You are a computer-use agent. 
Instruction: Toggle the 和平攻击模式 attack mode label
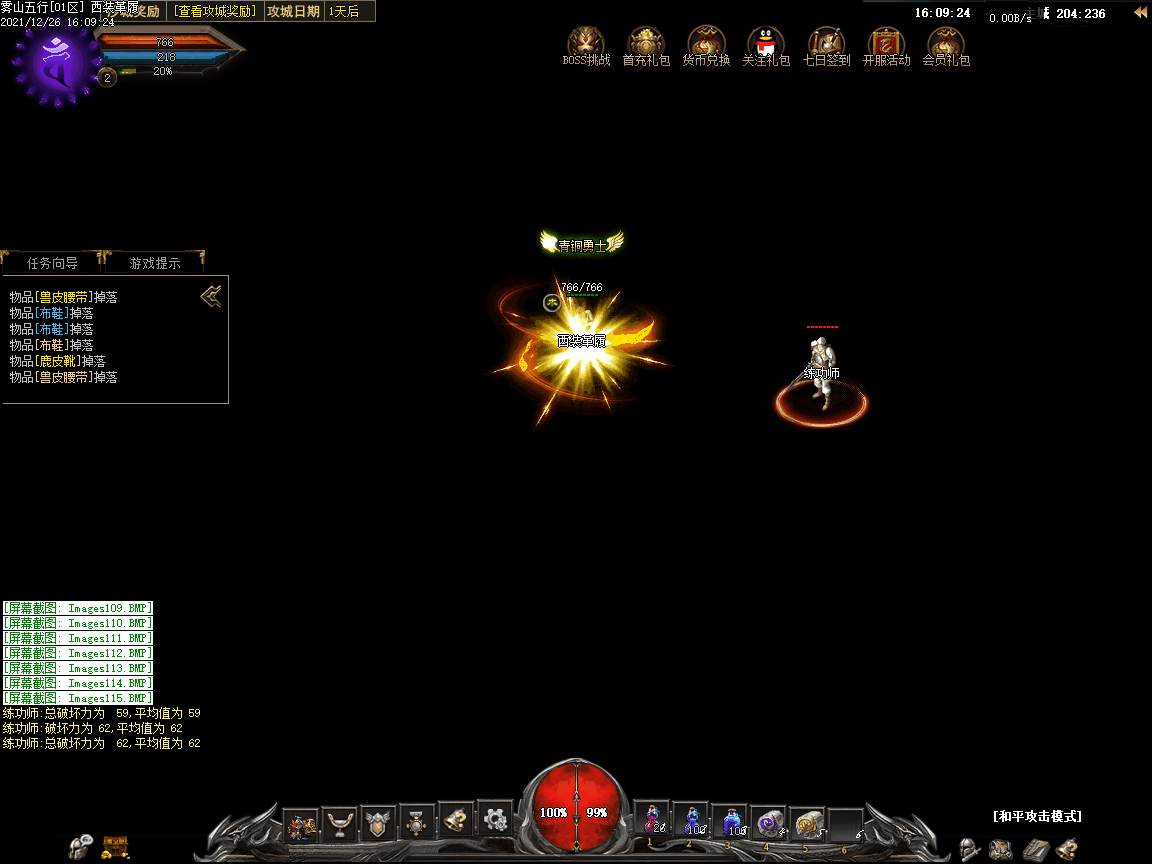pyautogui.click(x=1037, y=816)
